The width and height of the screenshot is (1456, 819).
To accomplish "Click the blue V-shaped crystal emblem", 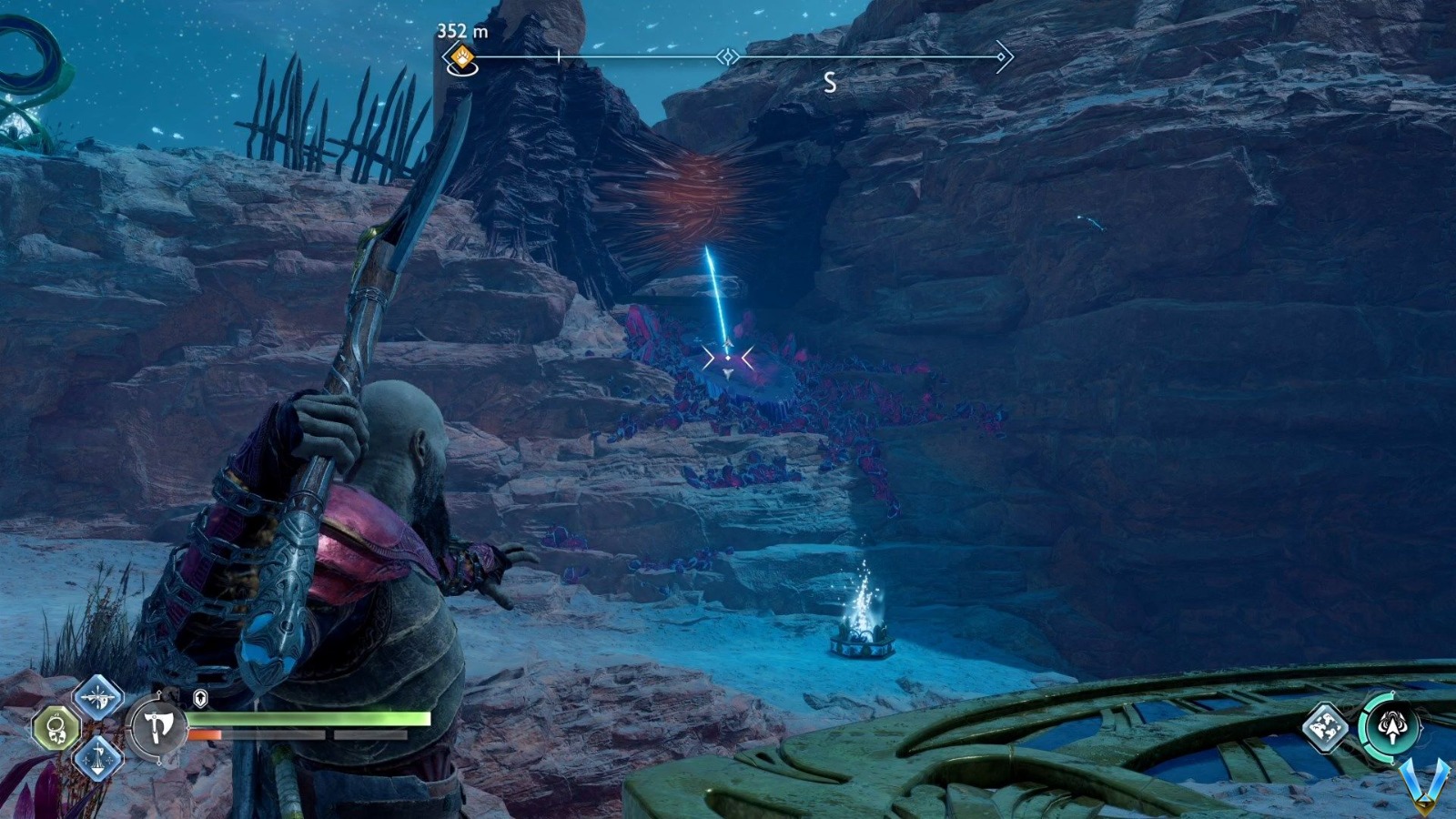I will tap(1424, 784).
